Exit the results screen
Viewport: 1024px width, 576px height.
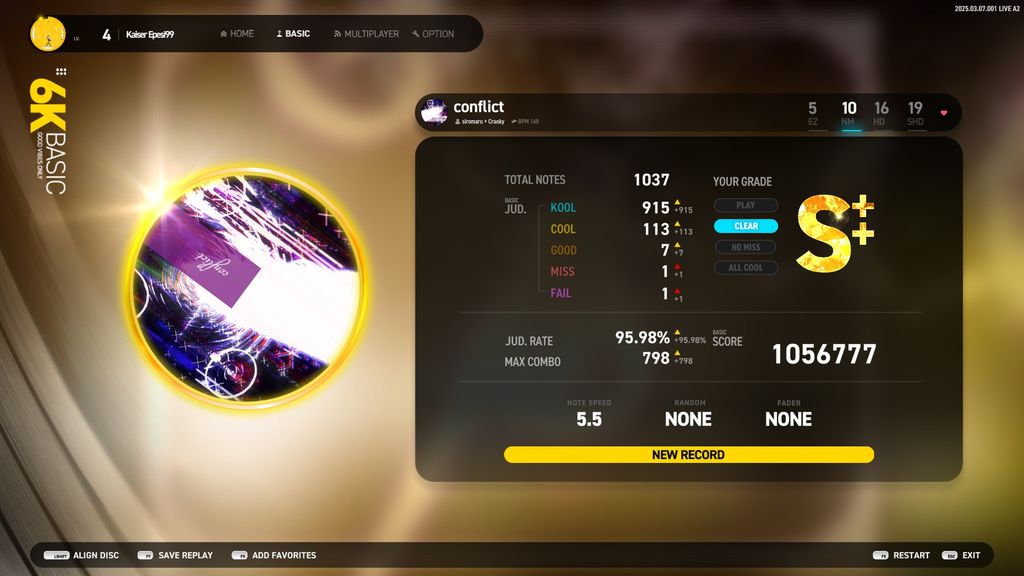961,555
